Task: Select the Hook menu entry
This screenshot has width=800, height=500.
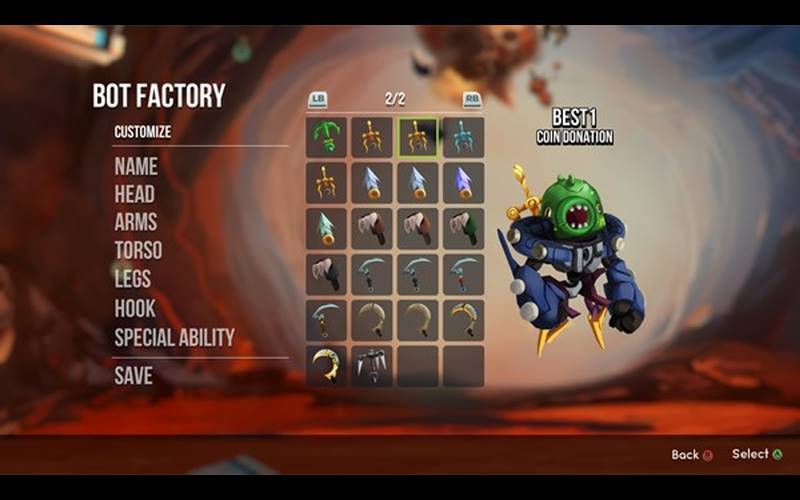Action: tap(135, 308)
